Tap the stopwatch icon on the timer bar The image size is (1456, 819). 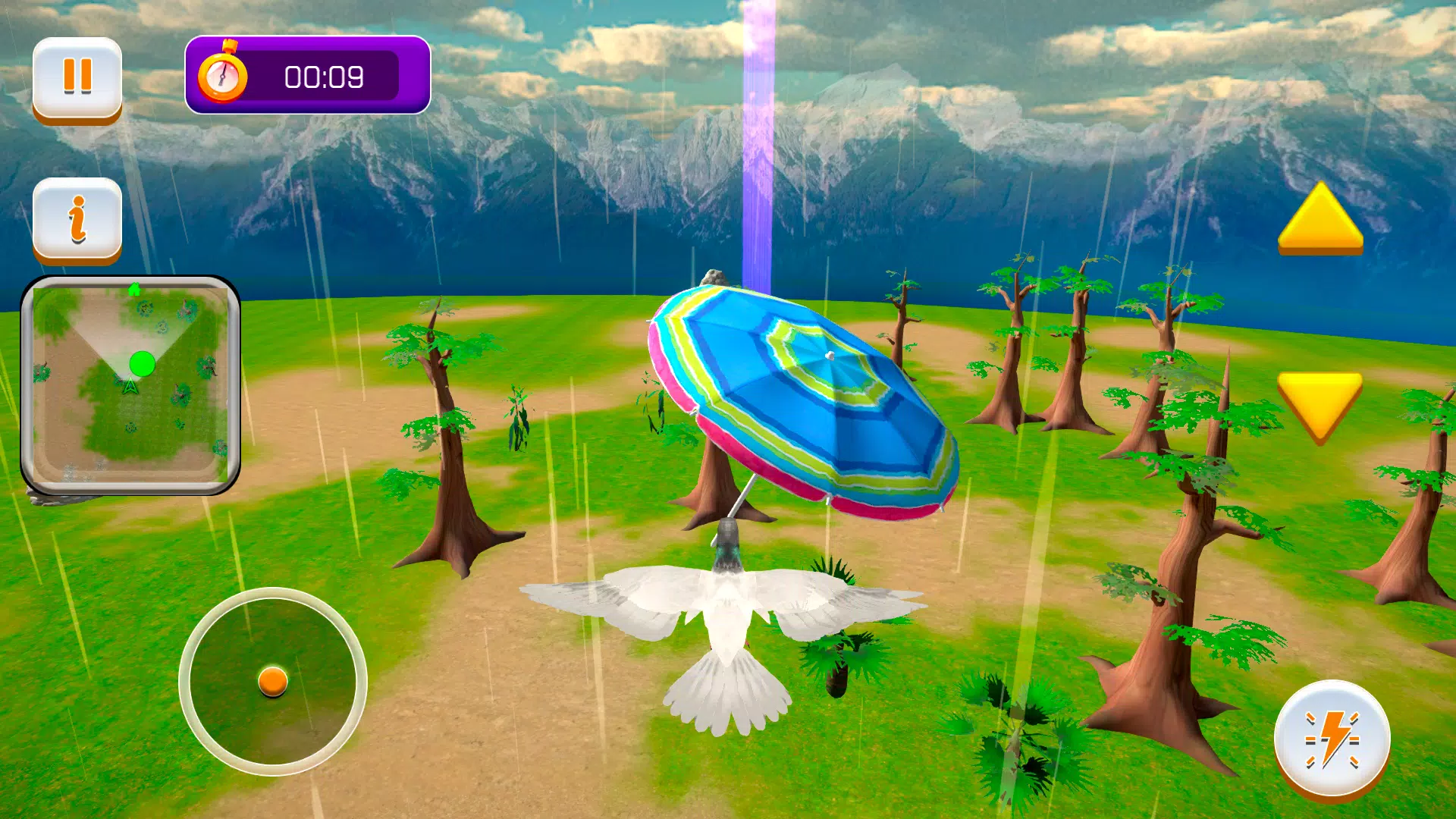[224, 74]
